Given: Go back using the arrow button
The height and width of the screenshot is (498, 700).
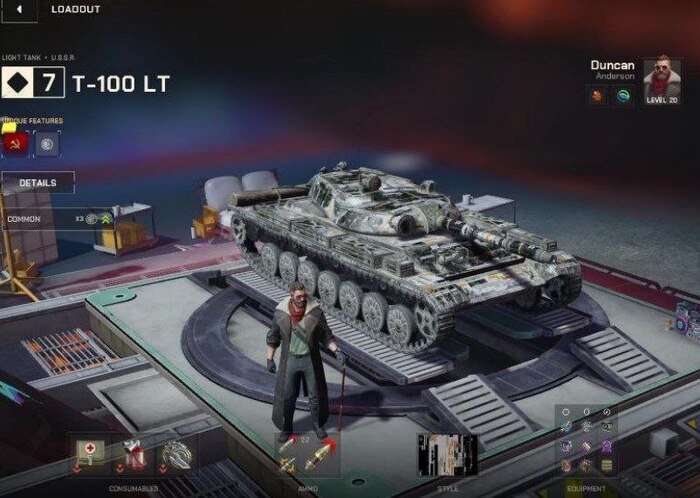Looking at the screenshot, I should (19, 9).
